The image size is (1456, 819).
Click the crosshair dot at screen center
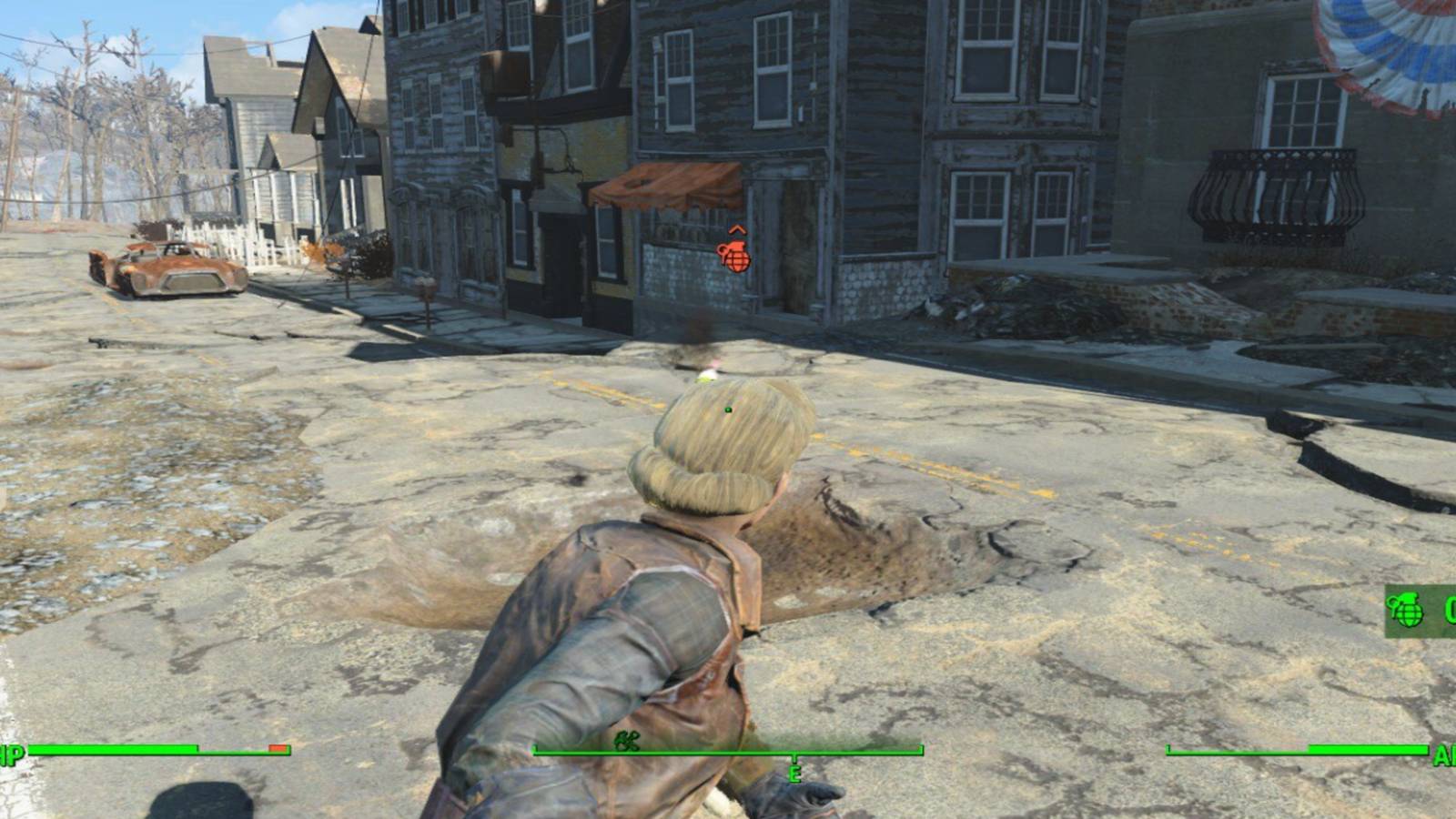pos(728,410)
